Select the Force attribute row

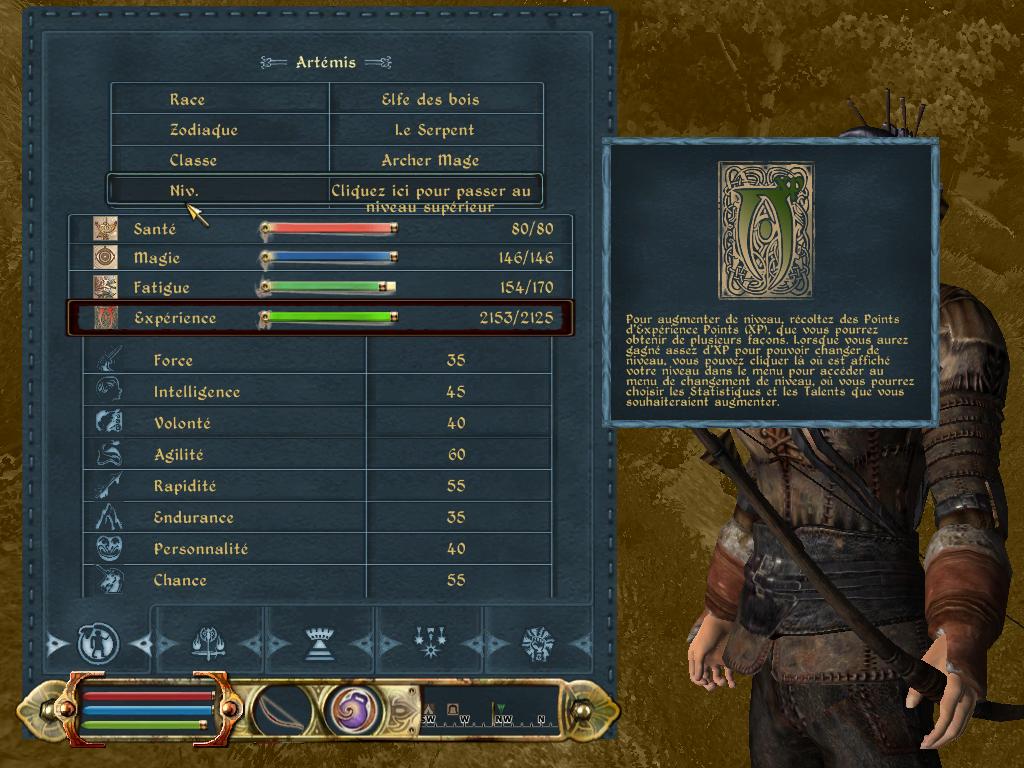318,360
